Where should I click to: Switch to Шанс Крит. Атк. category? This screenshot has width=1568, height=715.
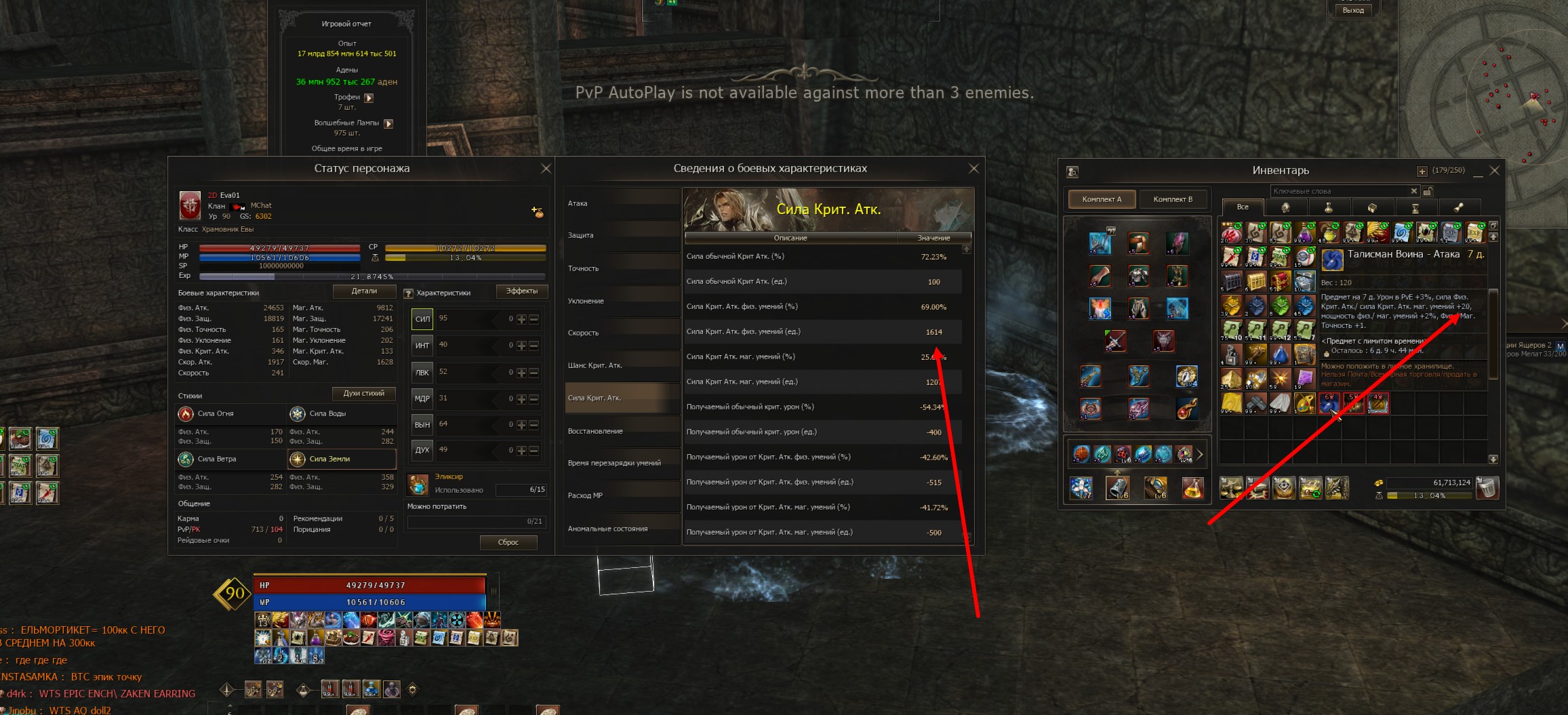[x=622, y=365]
